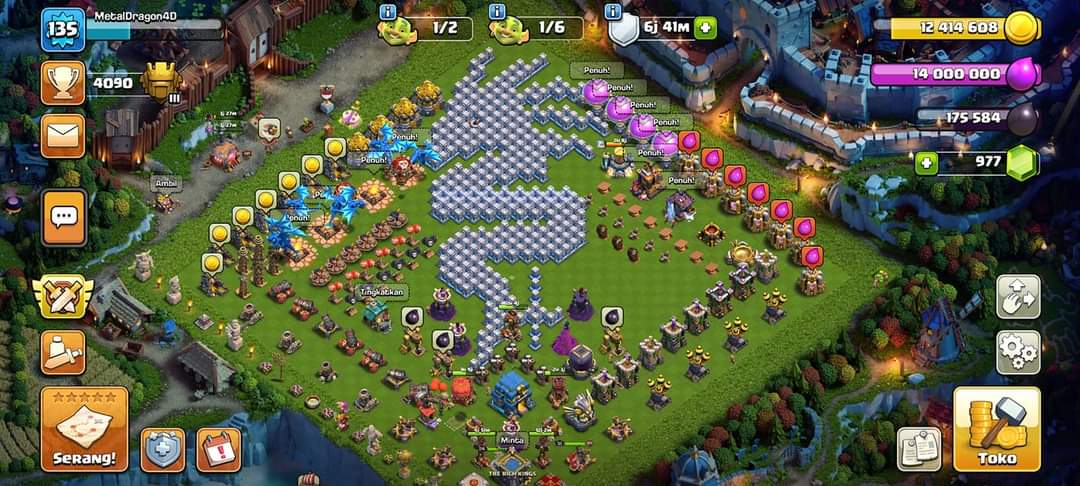Tap the Serang! attack map button
Viewport: 1080px width, 486px height.
coord(84,428)
